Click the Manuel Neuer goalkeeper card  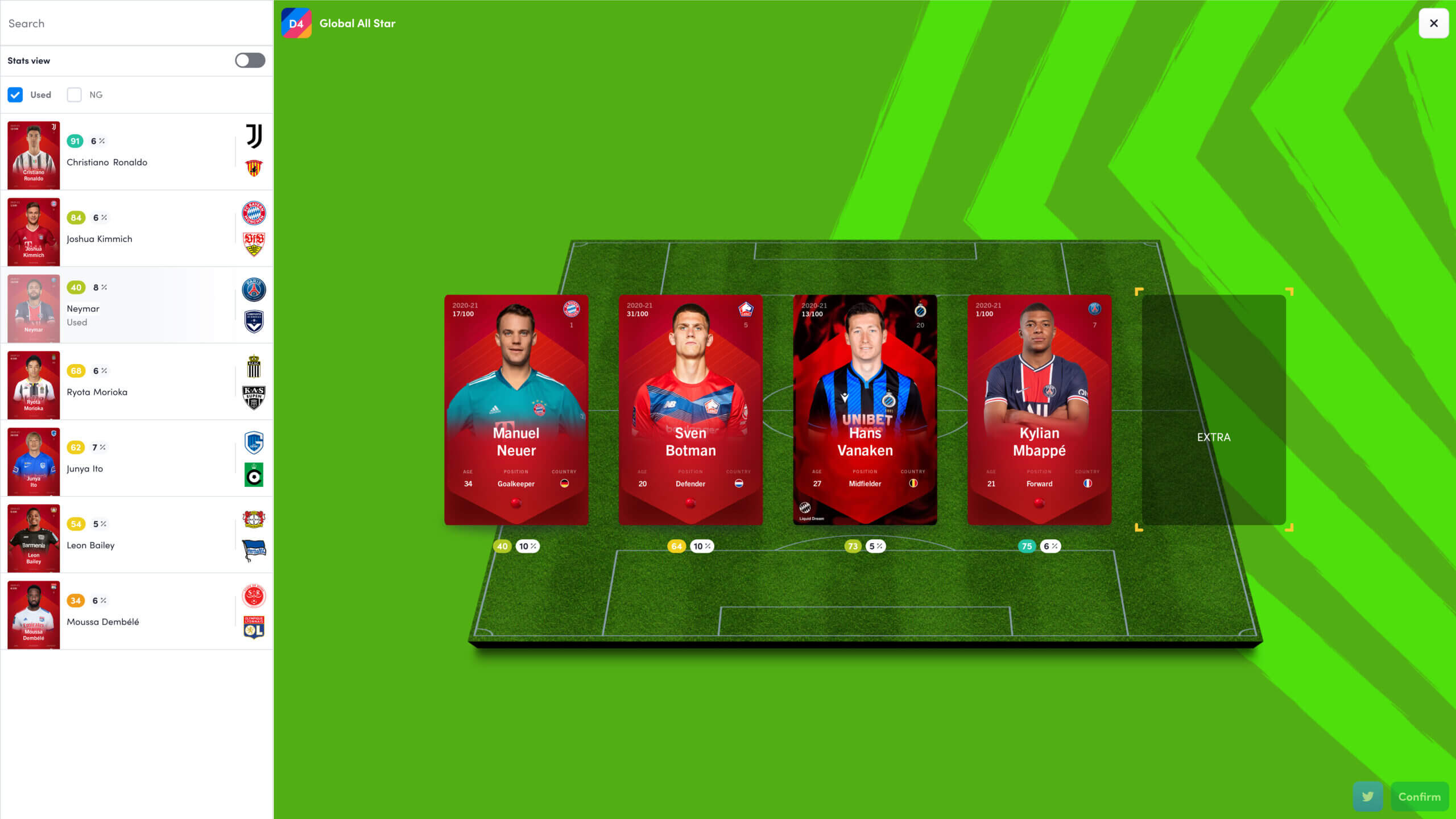pos(516,409)
